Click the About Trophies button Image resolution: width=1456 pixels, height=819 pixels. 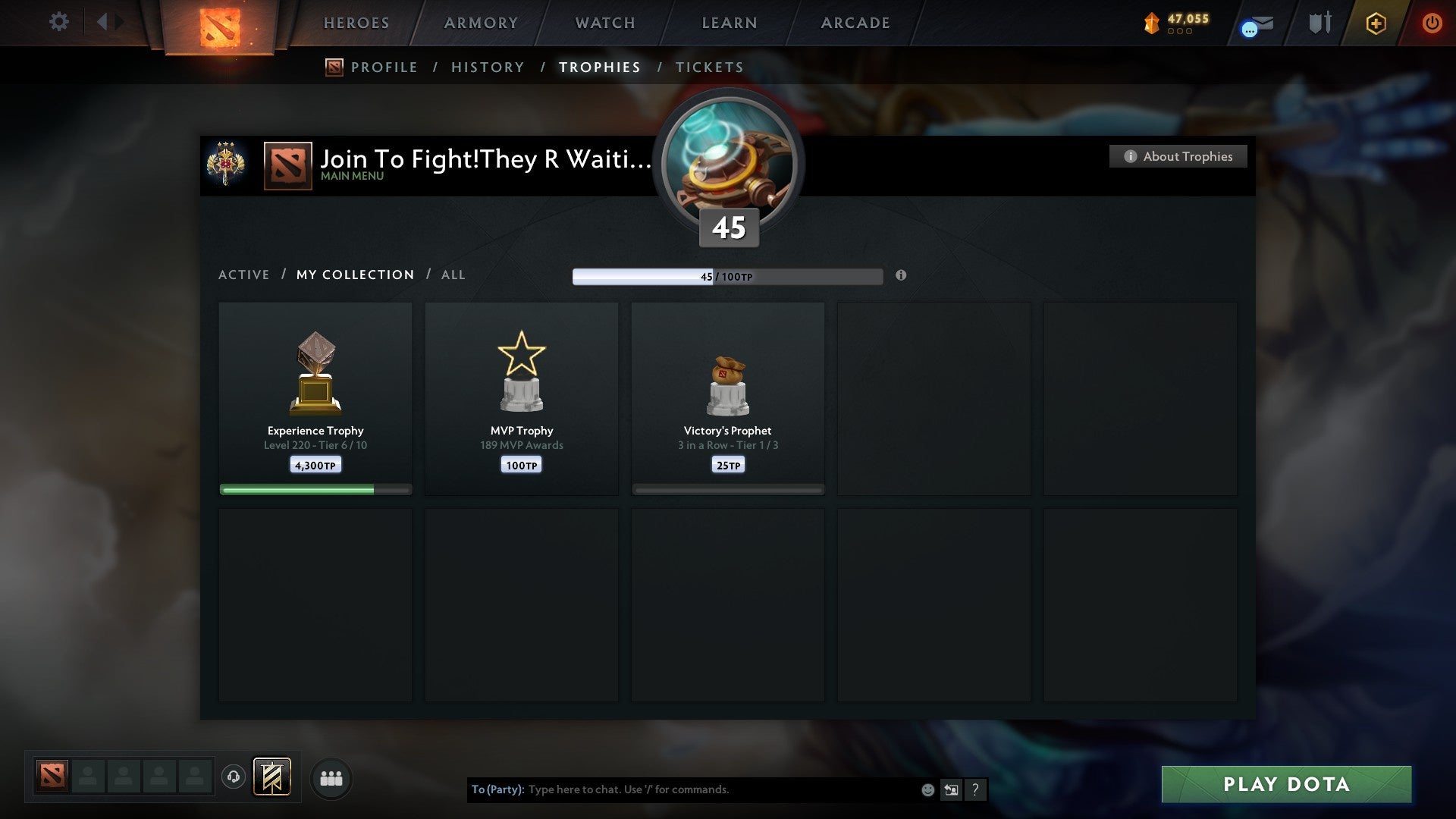[x=1178, y=156]
